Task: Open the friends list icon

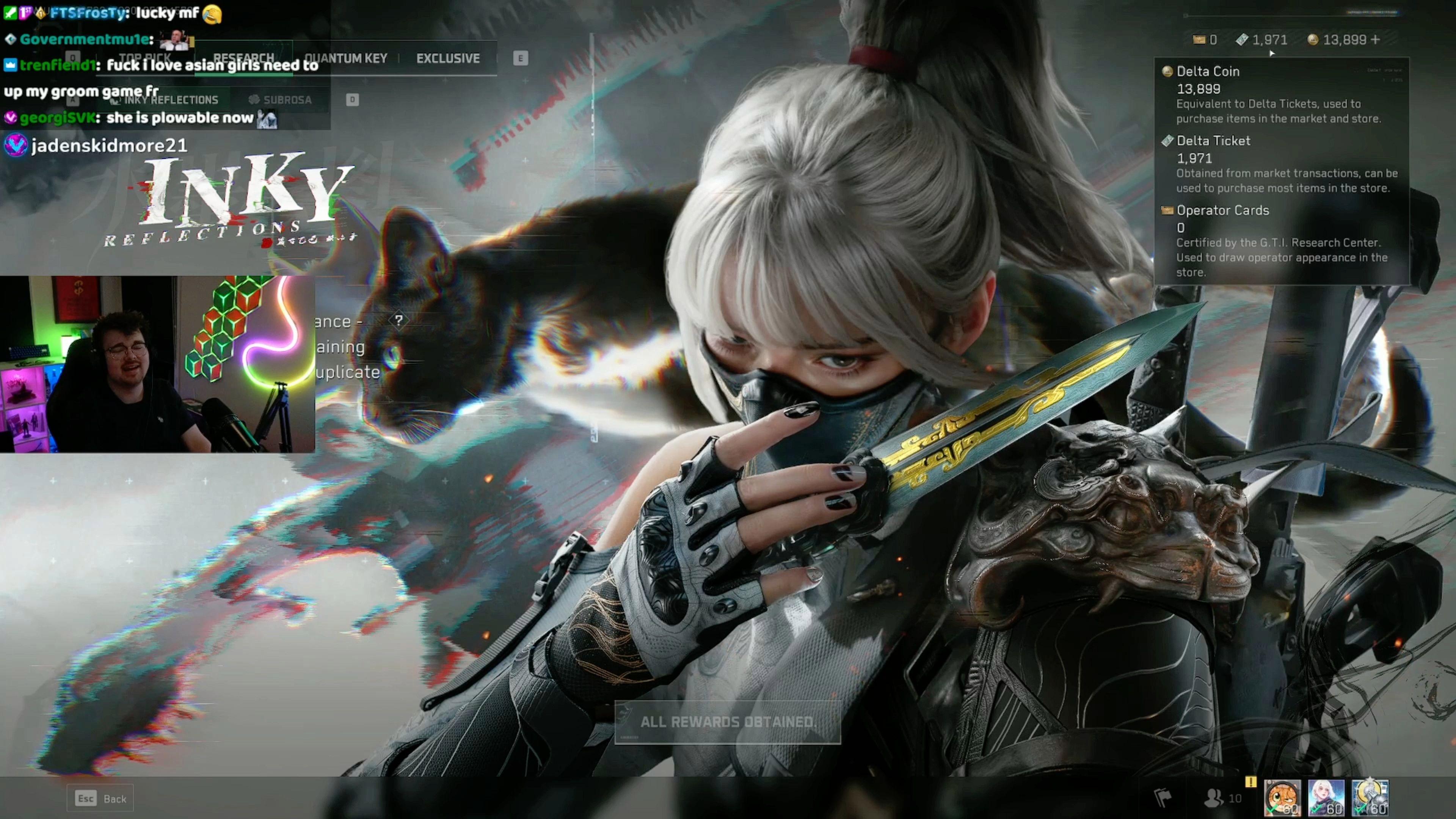Action: 1213,797
